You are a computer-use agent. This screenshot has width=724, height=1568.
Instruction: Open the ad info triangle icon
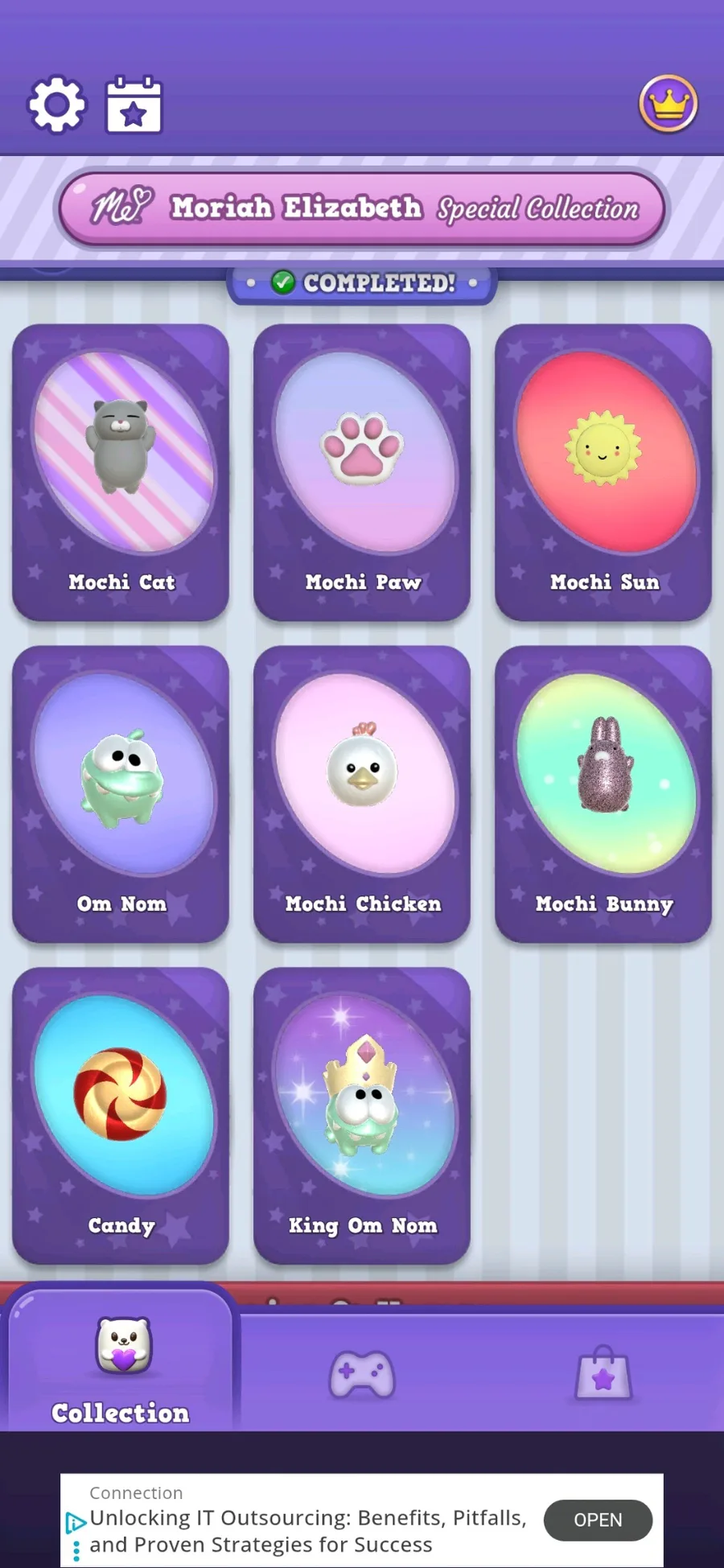tap(76, 1522)
